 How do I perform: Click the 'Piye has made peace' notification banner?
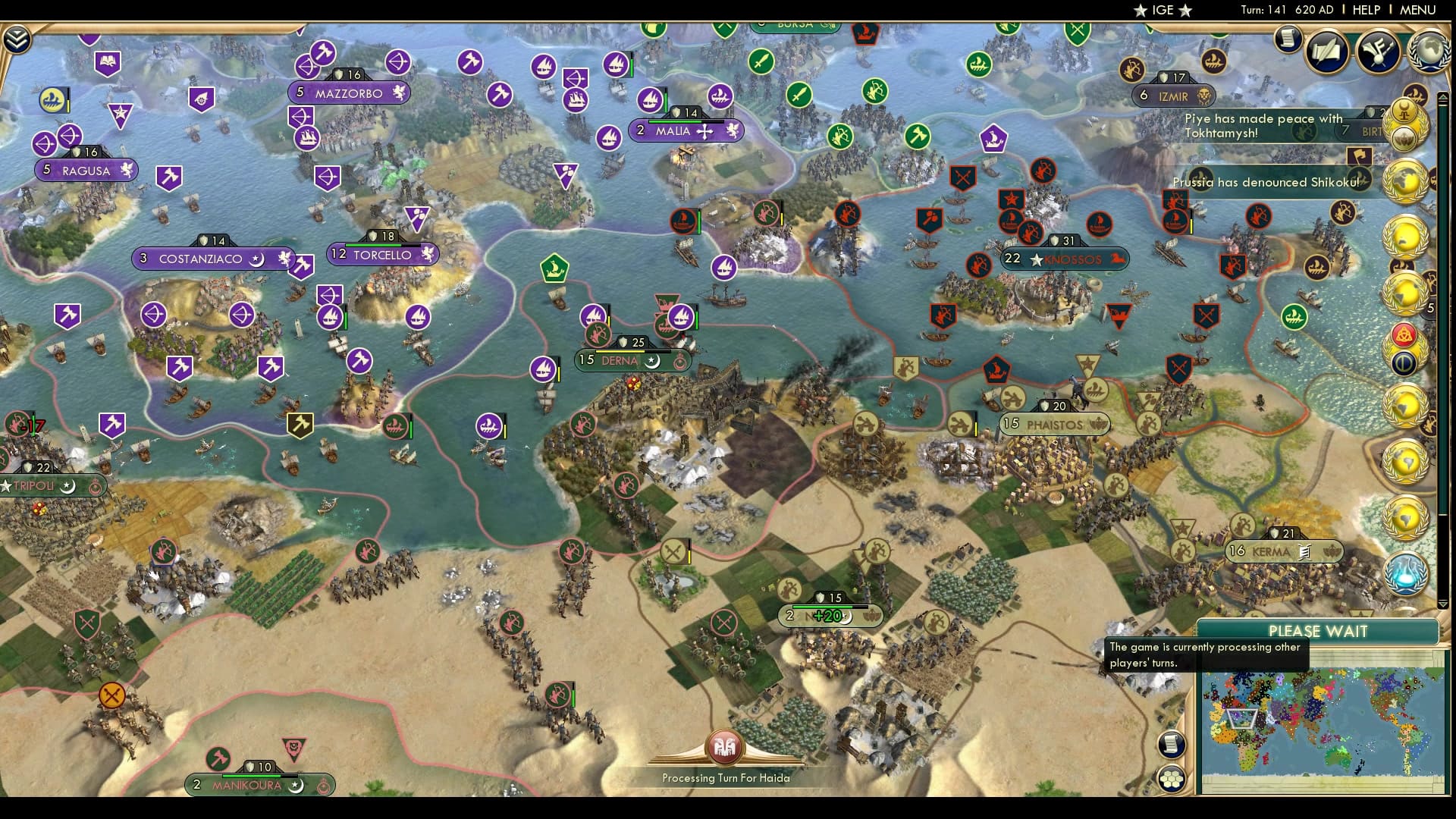pyautogui.click(x=1263, y=125)
